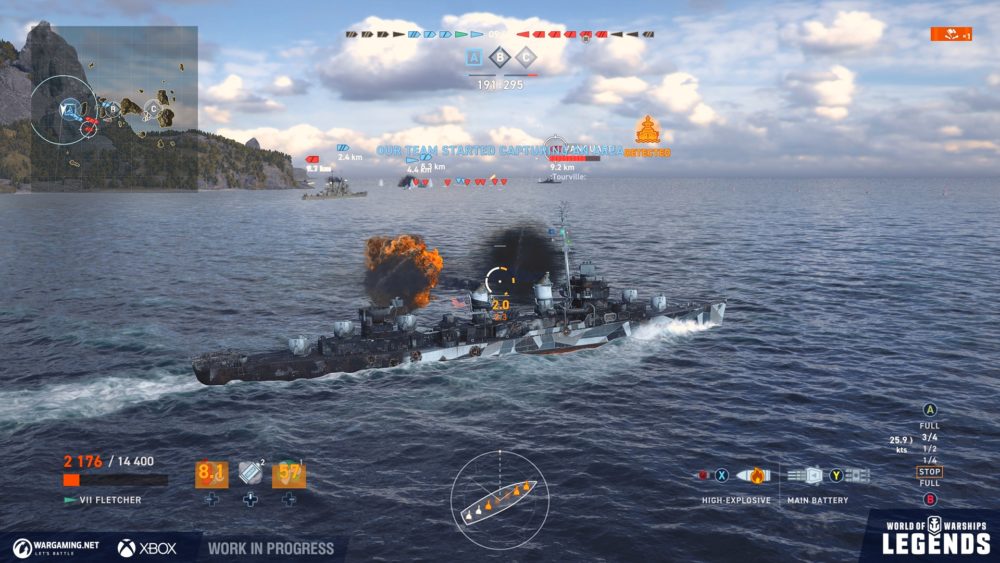Choose the High-Explosive shell icon
The width and height of the screenshot is (1000, 563).
pyautogui.click(x=752, y=476)
